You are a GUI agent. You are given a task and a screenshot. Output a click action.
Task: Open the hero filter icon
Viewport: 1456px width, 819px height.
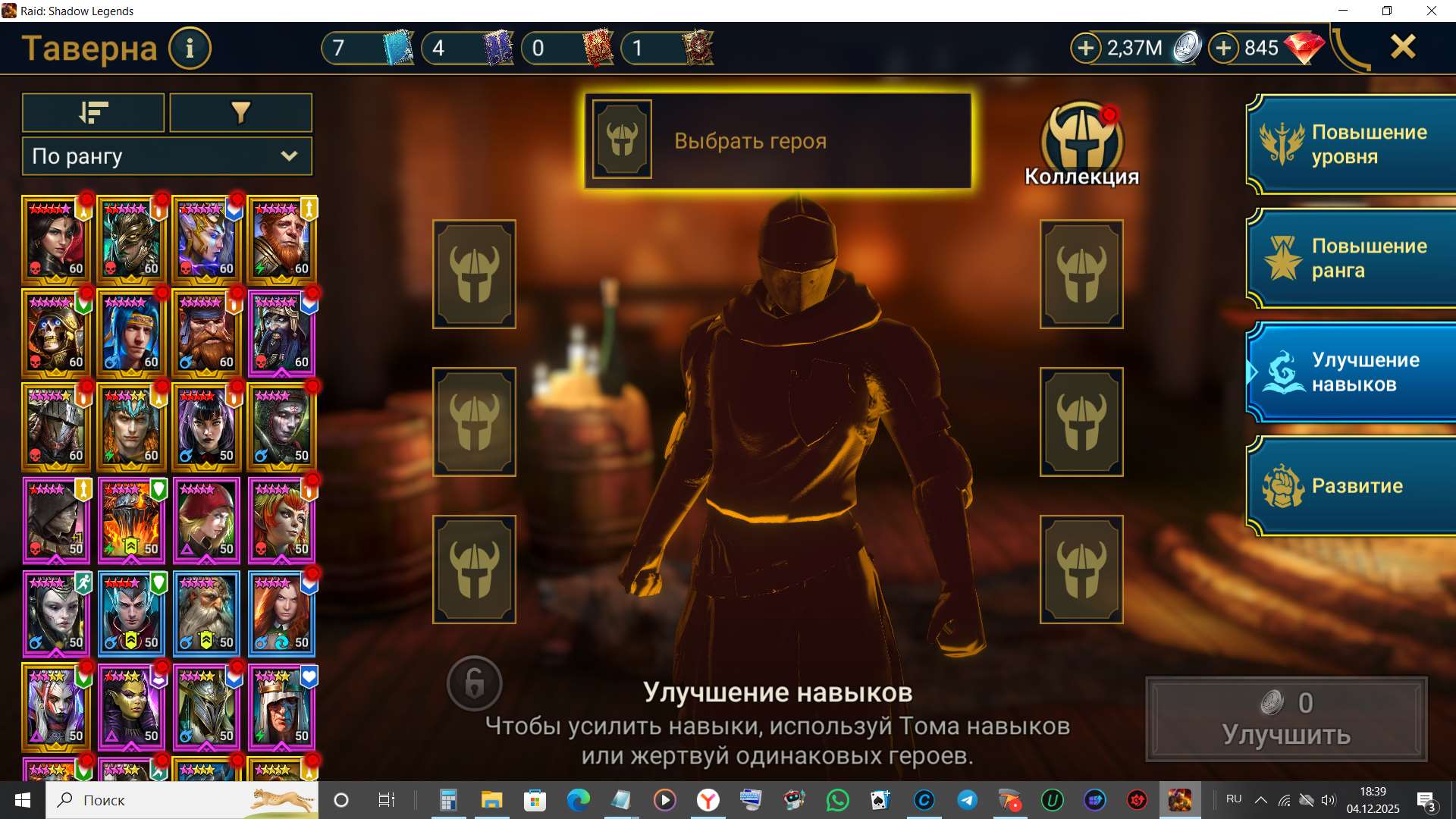pyautogui.click(x=240, y=111)
